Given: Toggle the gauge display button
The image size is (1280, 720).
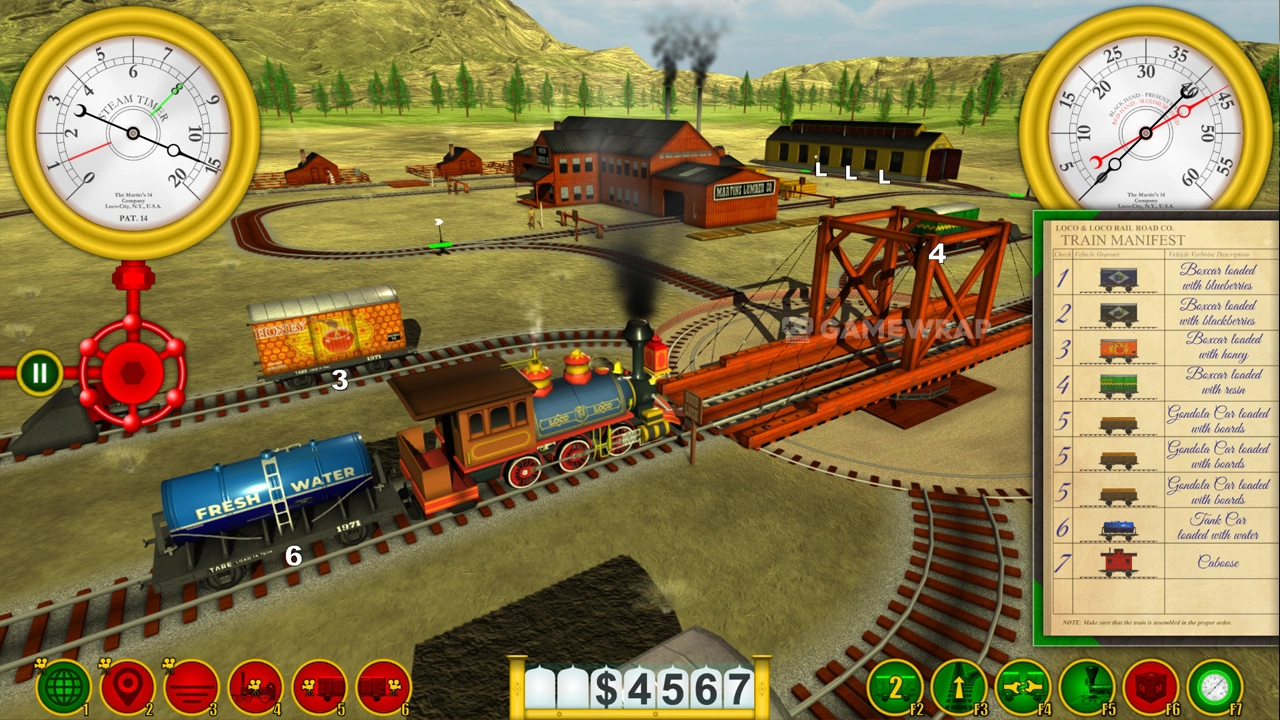Looking at the screenshot, I should [x=1215, y=686].
